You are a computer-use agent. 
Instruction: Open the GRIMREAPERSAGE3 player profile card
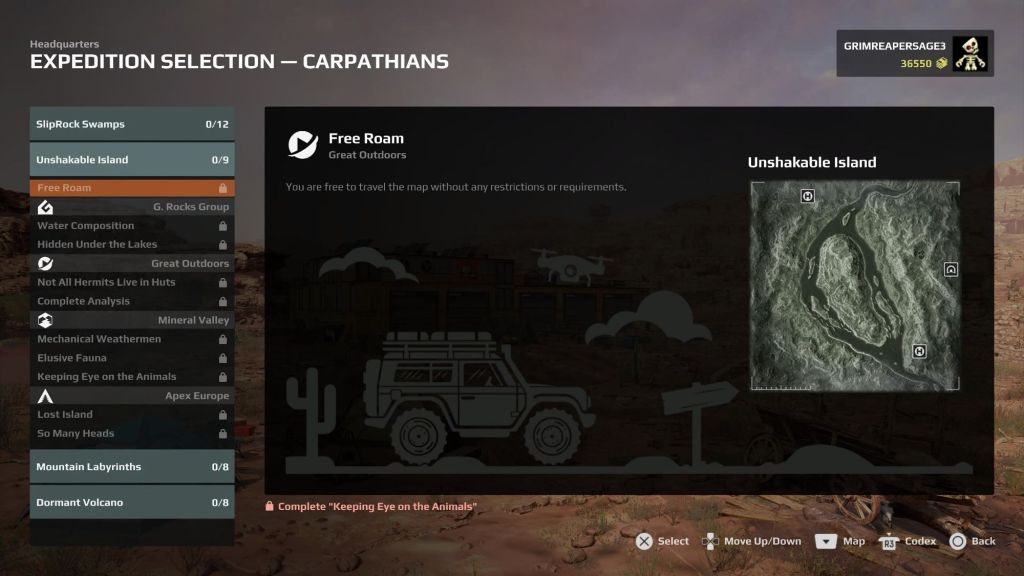pyautogui.click(x=915, y=54)
